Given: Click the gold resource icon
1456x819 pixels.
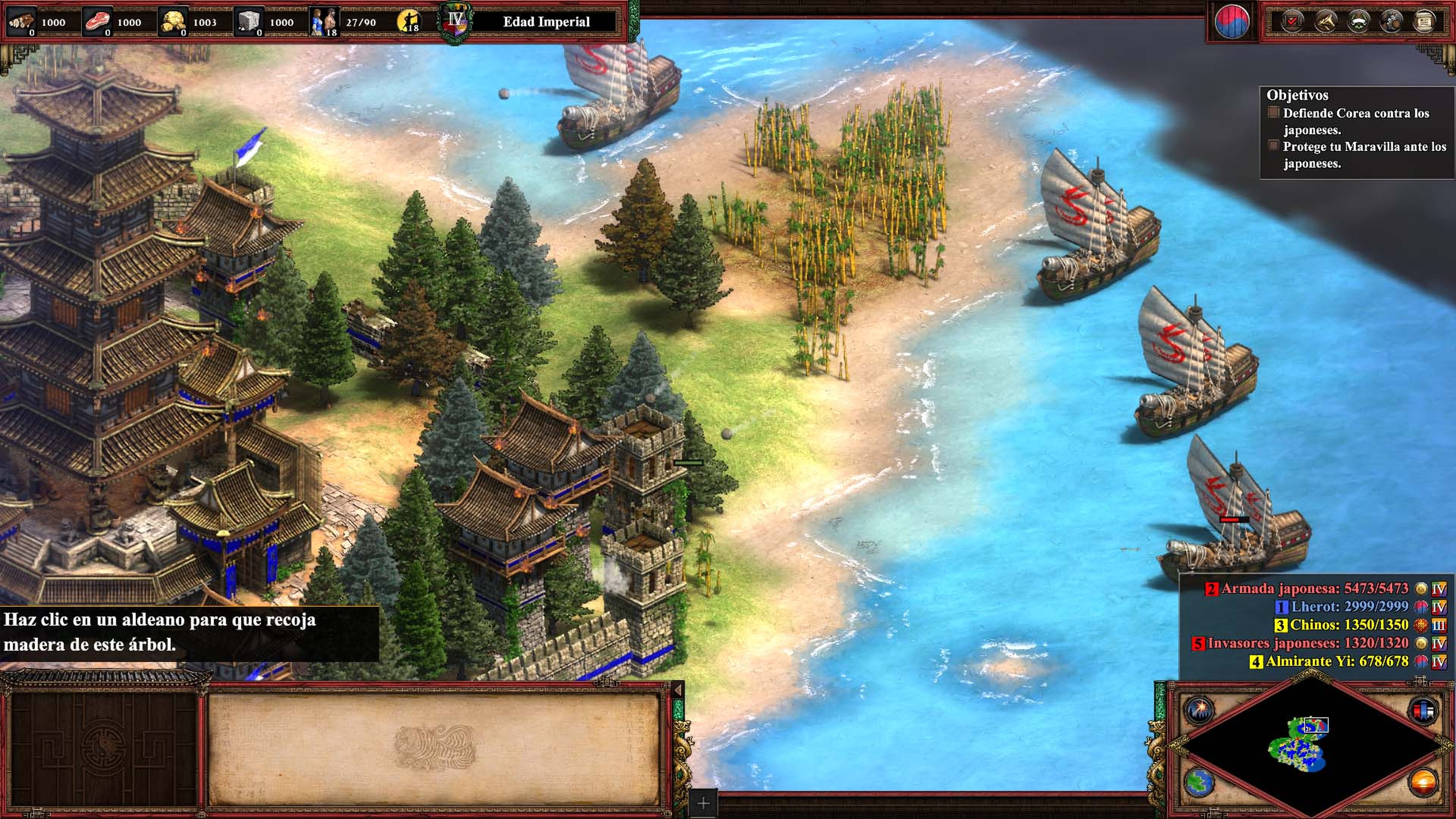Looking at the screenshot, I should [173, 22].
